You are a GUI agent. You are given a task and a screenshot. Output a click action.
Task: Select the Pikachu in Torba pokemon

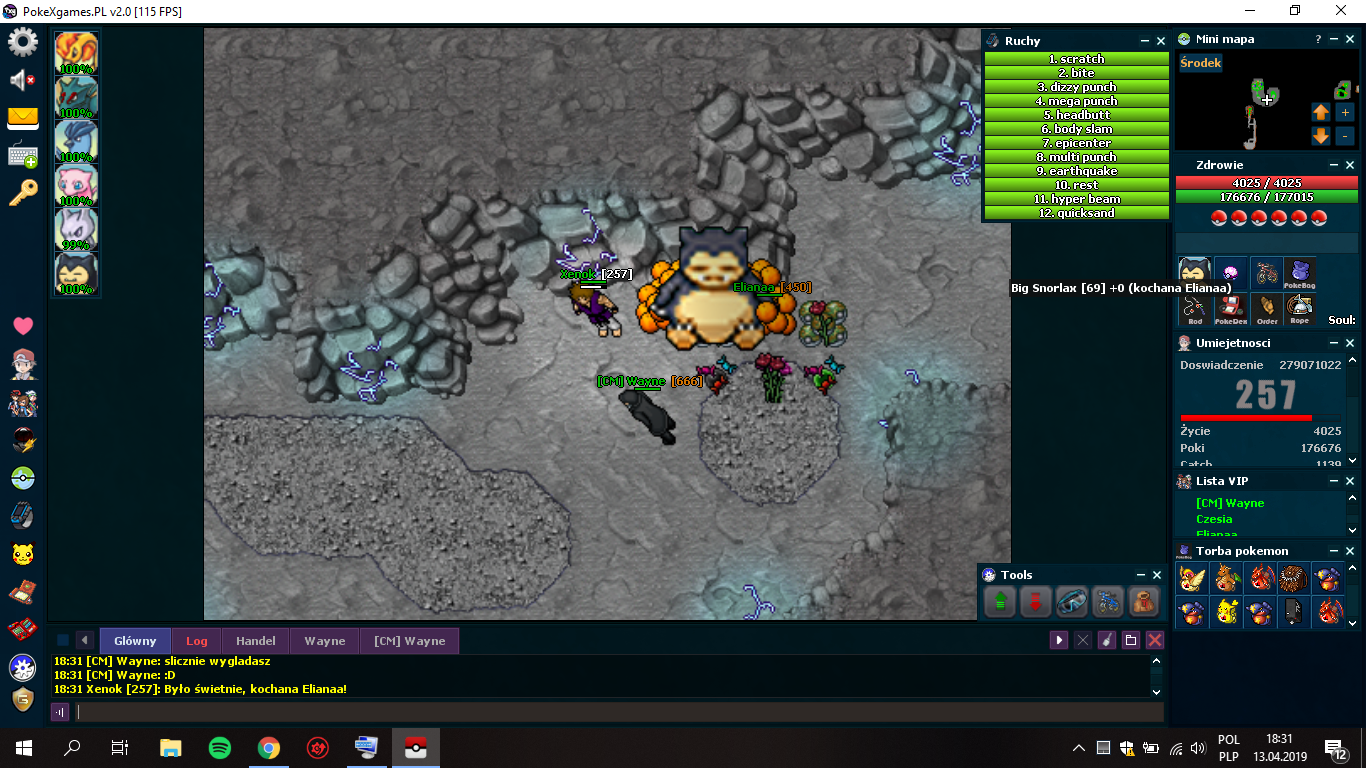pyautogui.click(x=1226, y=610)
